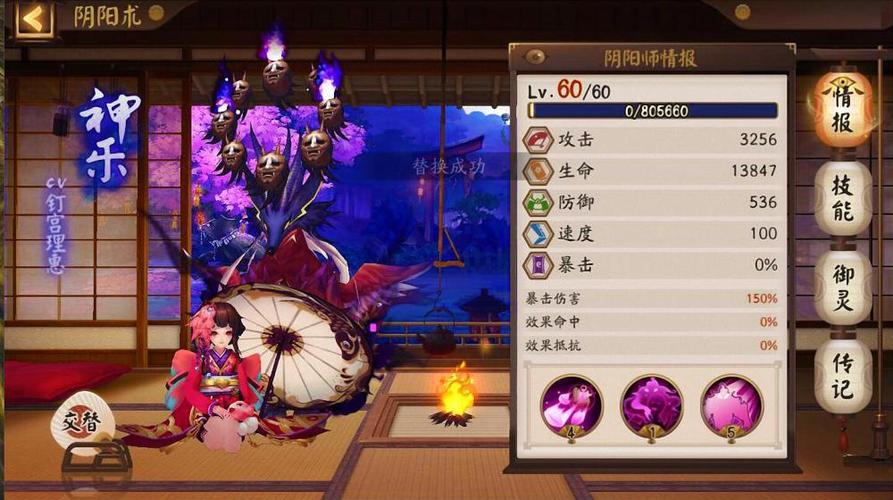The height and width of the screenshot is (500, 893).
Task: Tap the 交替 swap fan button
Action: [82, 422]
